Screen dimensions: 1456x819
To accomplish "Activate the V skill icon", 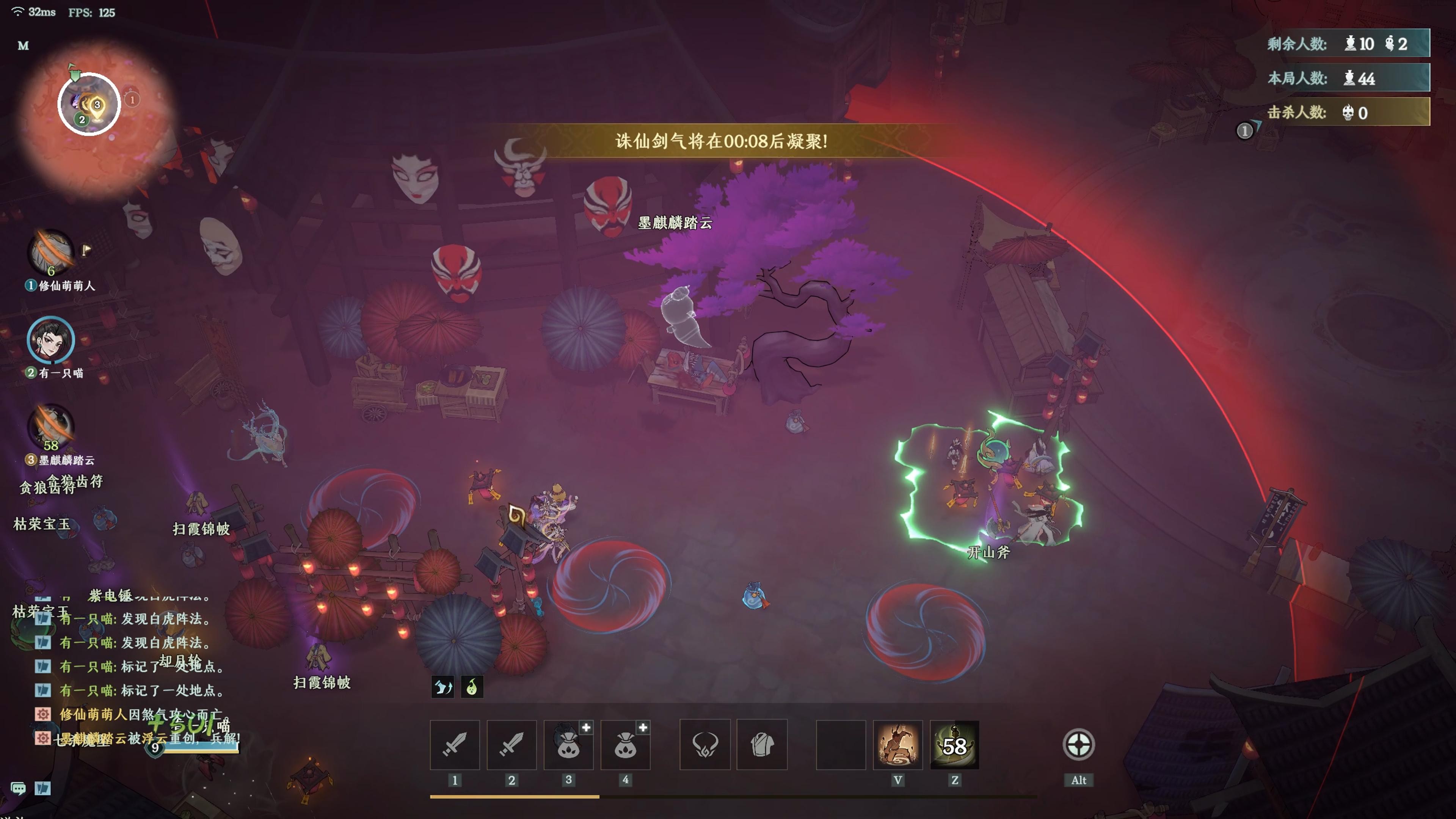I will coord(897,744).
